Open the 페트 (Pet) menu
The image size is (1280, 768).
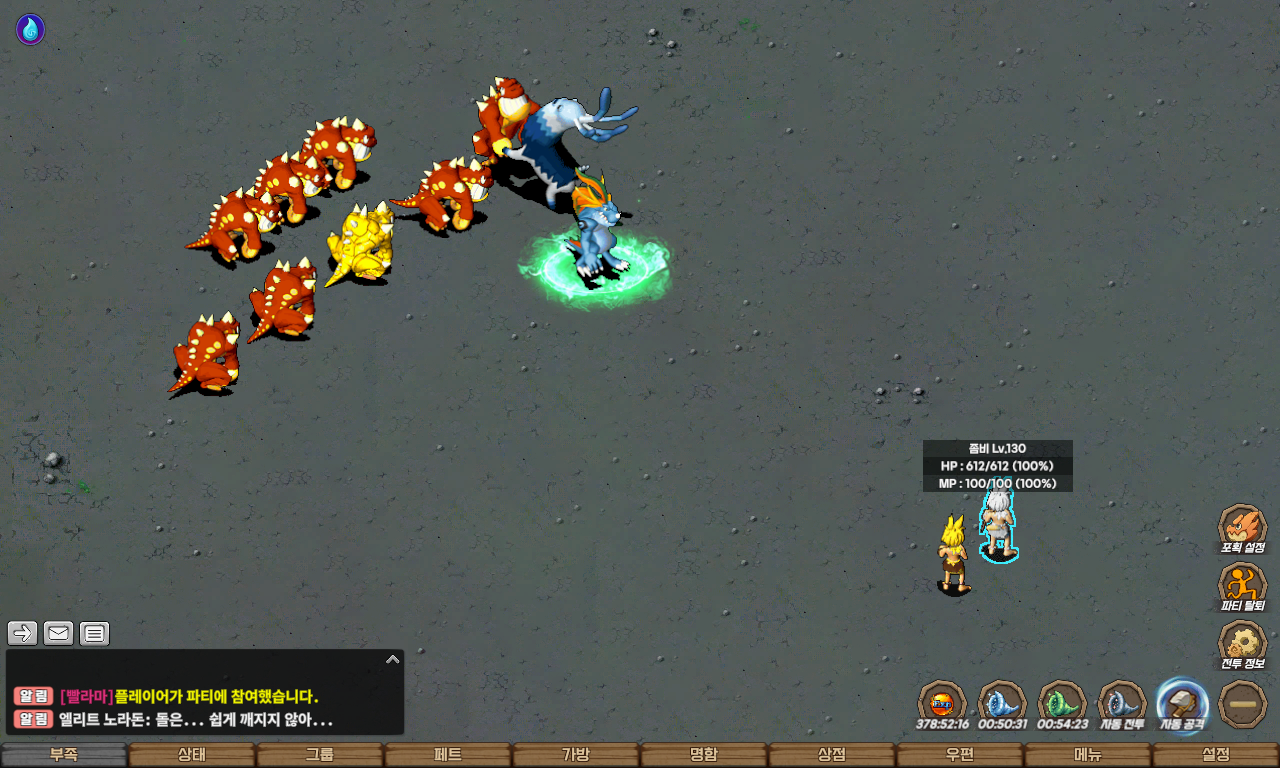[448, 755]
